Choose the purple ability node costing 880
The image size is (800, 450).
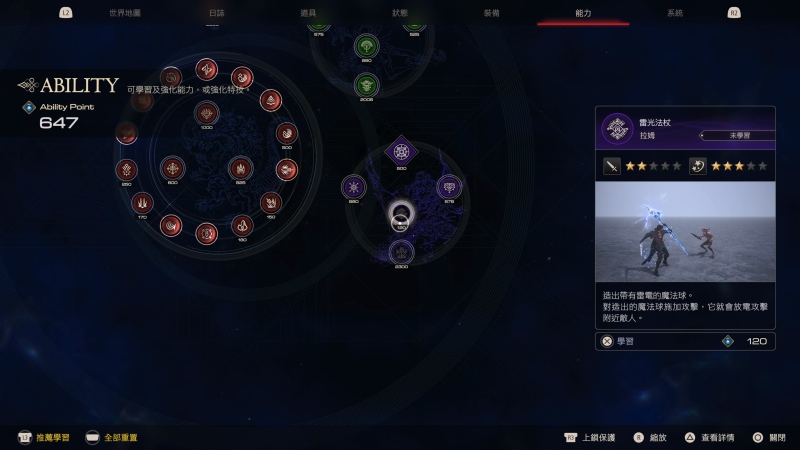[353, 186]
